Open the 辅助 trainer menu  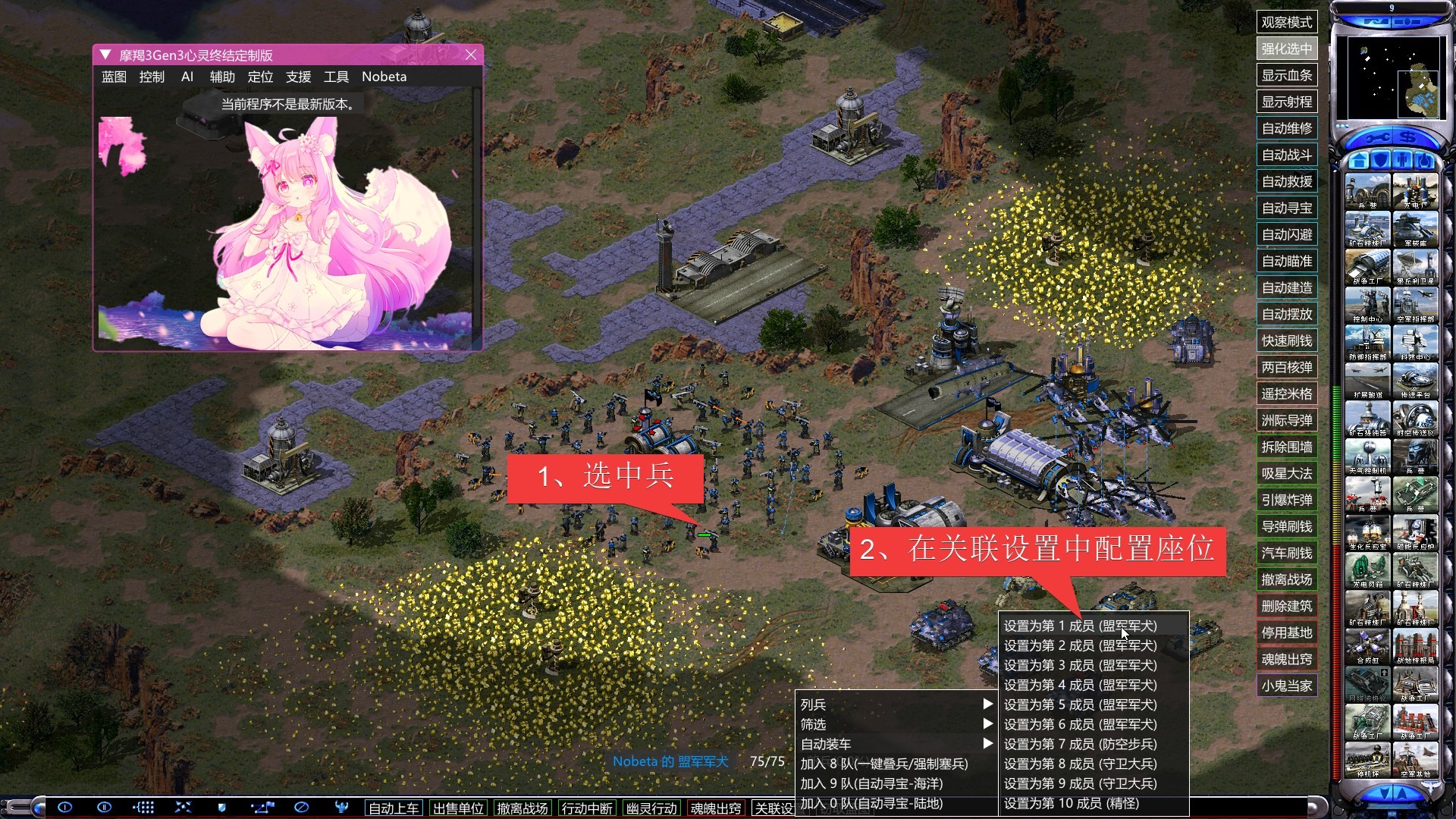pos(222,77)
